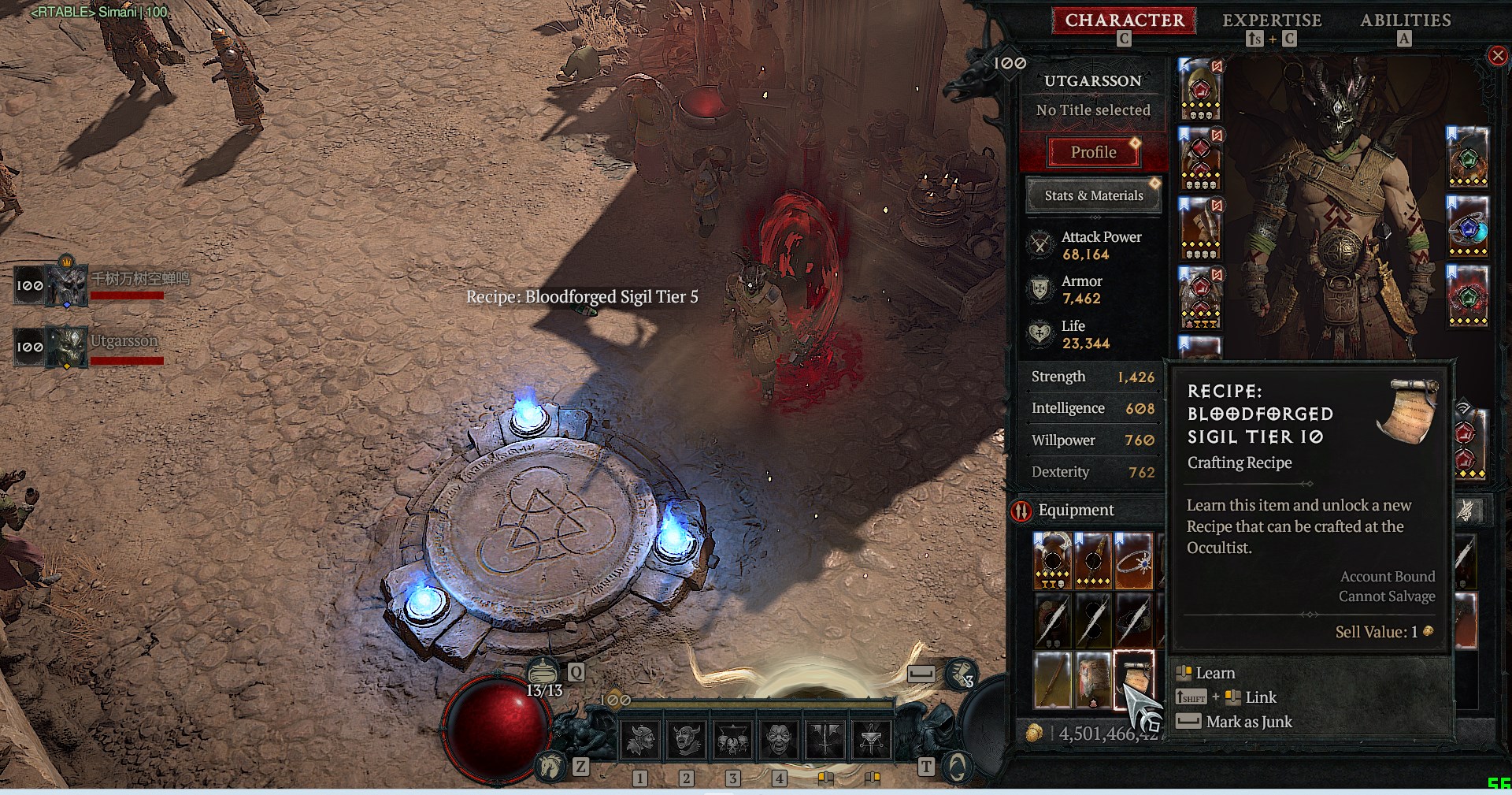Choose the sapphire ring in the inventory grid
This screenshot has height=795, width=1512.
point(1133,561)
